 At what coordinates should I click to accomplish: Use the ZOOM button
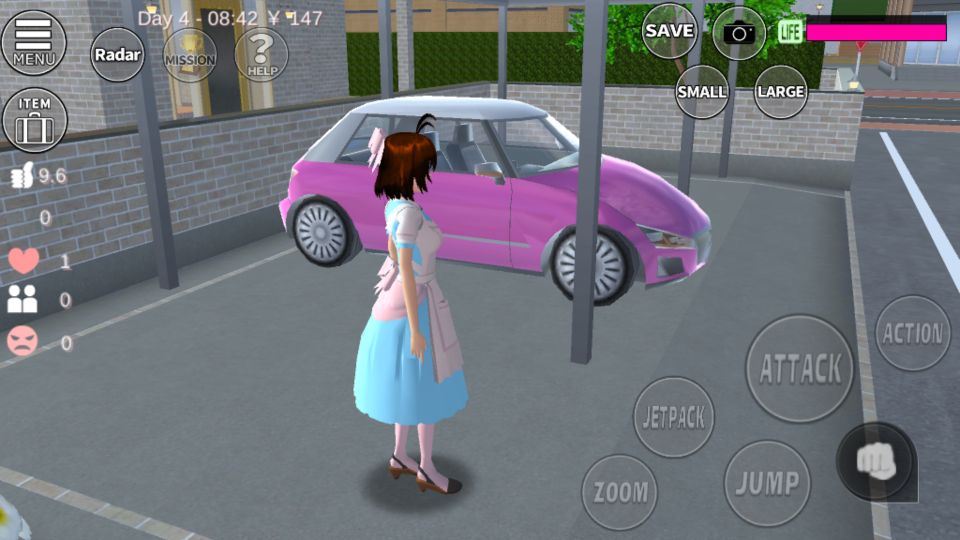(x=620, y=492)
